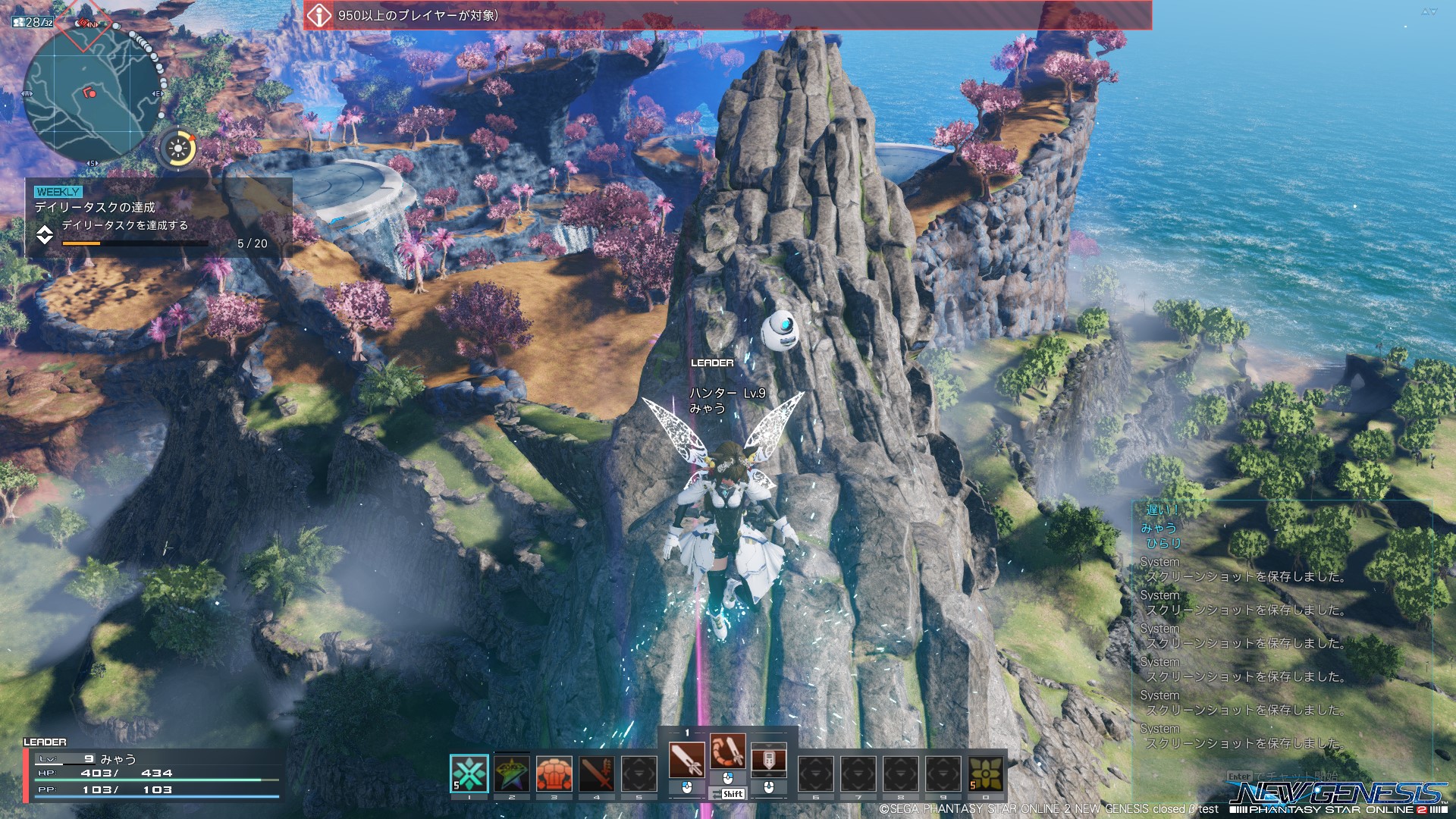Click the sun day-night cycle dial
Image resolution: width=1456 pixels, height=819 pixels.
pos(178,149)
